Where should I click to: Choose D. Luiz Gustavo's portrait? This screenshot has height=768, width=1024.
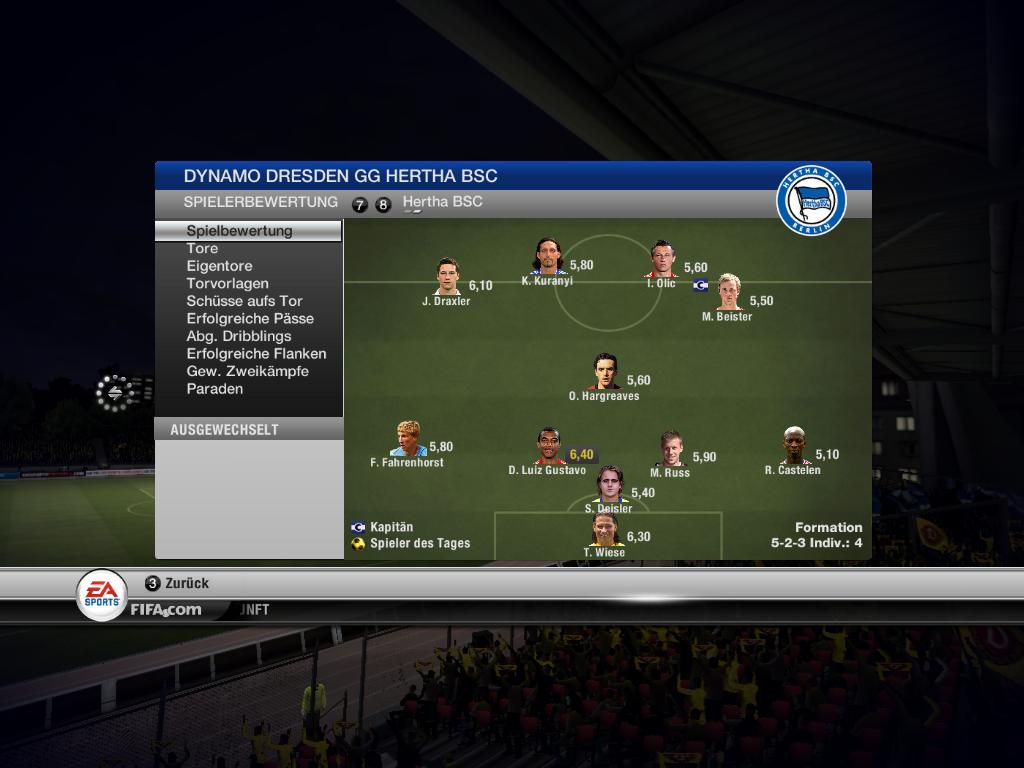(547, 446)
